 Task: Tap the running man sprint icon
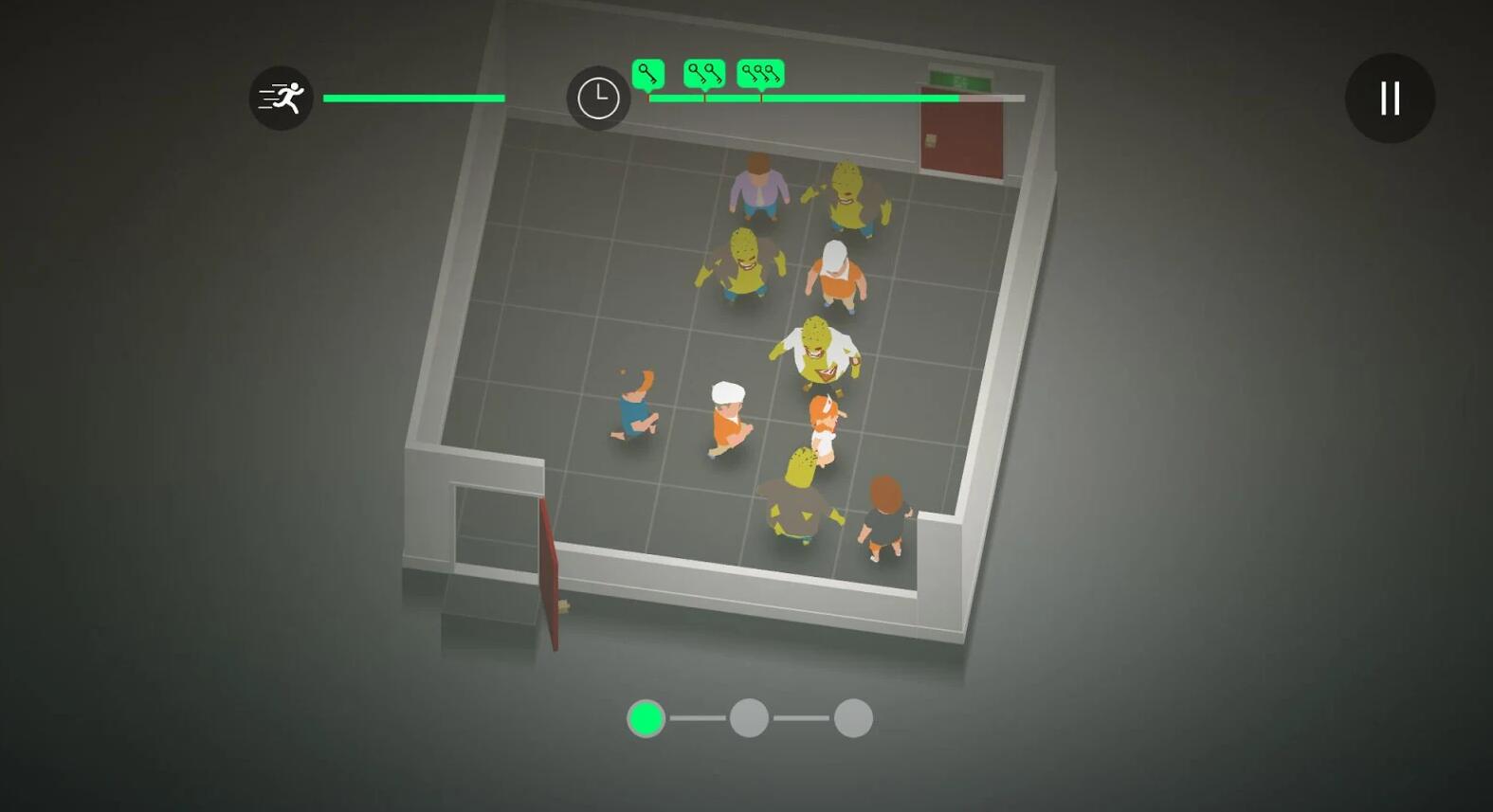[282, 98]
